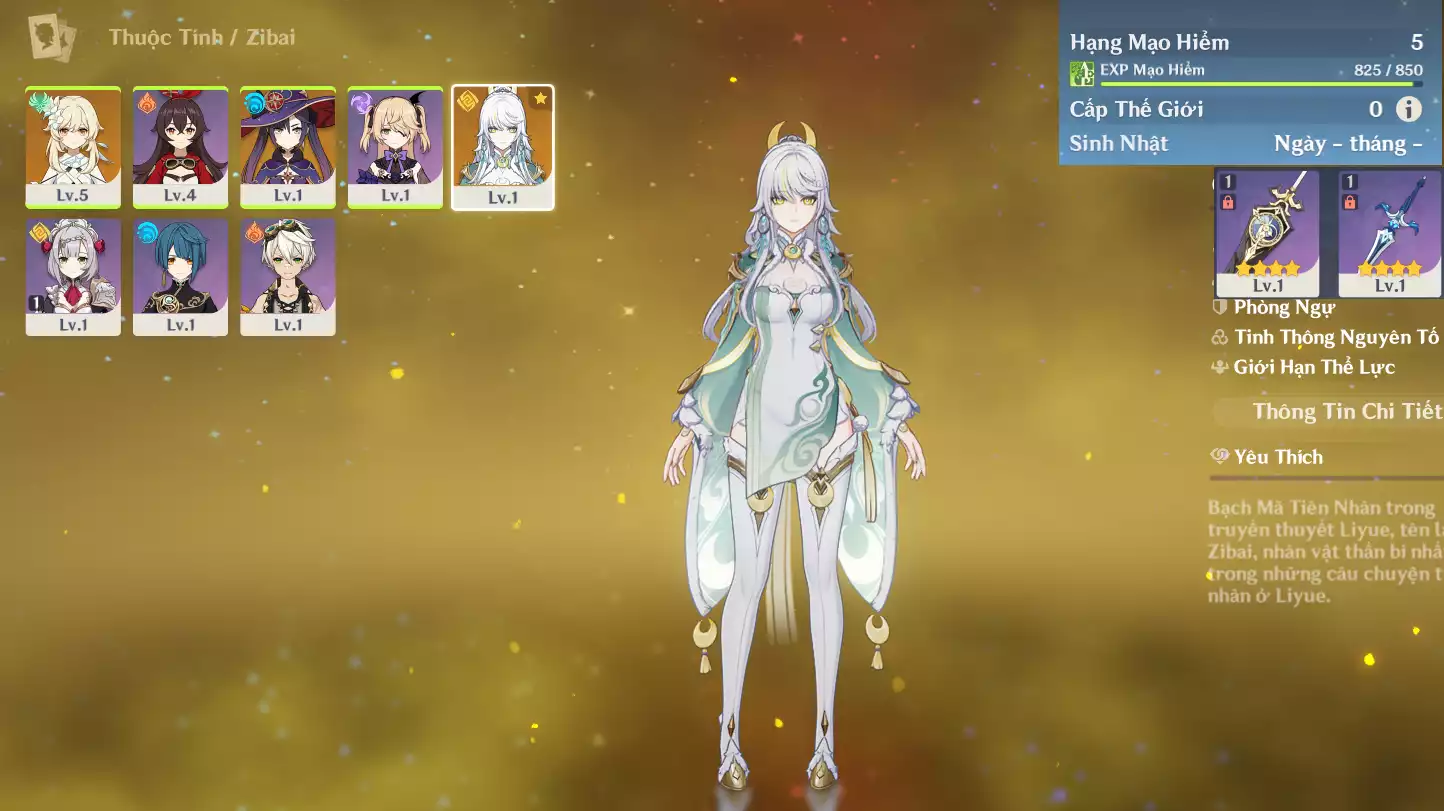This screenshot has width=1444, height=811.
Task: Select the gold-ornamented four-star weapon card
Action: click(1267, 232)
